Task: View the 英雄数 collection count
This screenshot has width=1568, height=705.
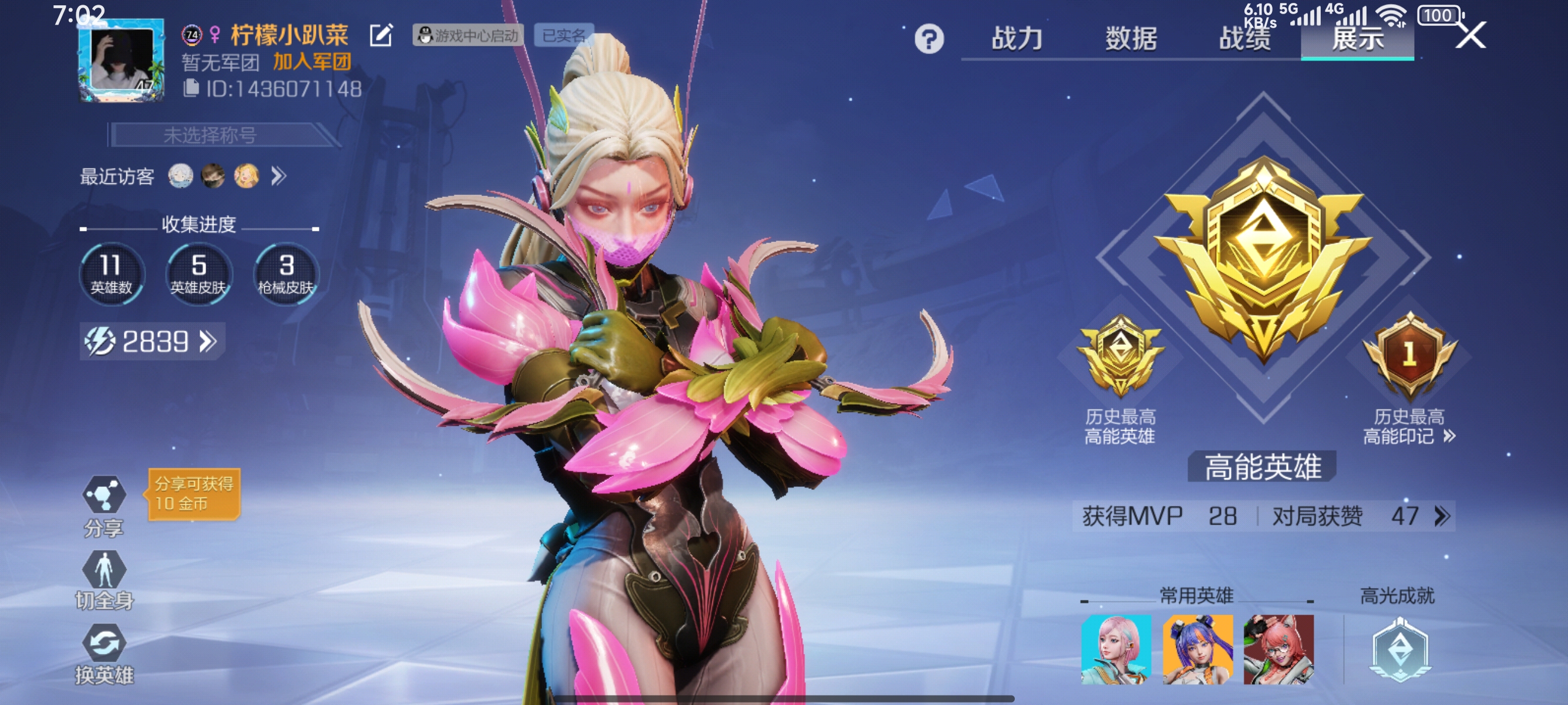Action: [x=112, y=273]
